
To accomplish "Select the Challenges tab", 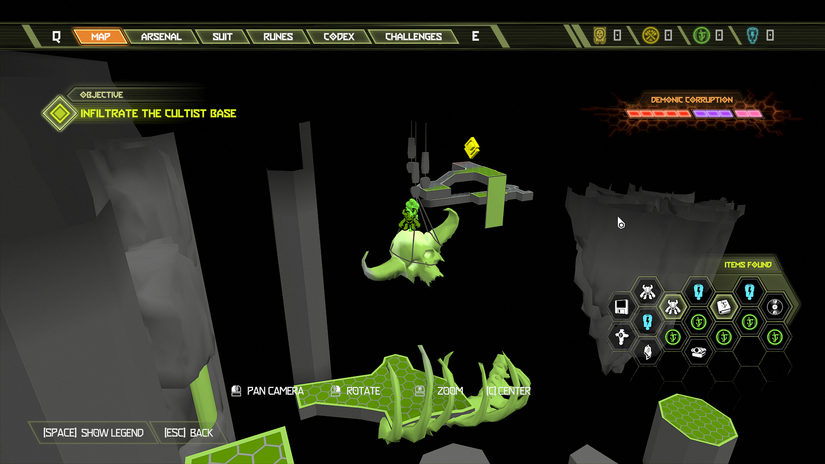I will pyautogui.click(x=413, y=37).
